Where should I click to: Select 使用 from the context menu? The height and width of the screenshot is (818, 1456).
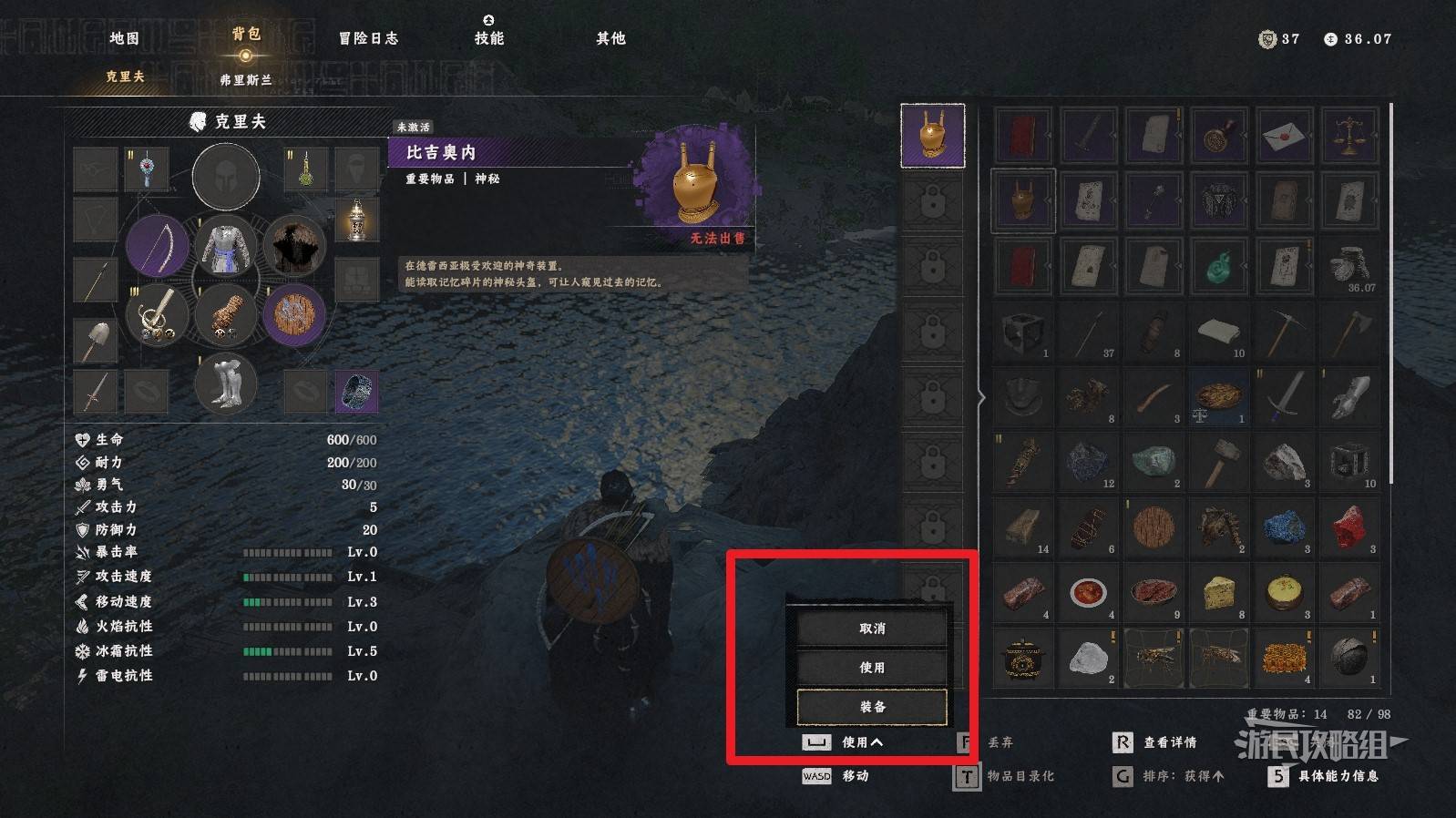[x=872, y=668]
